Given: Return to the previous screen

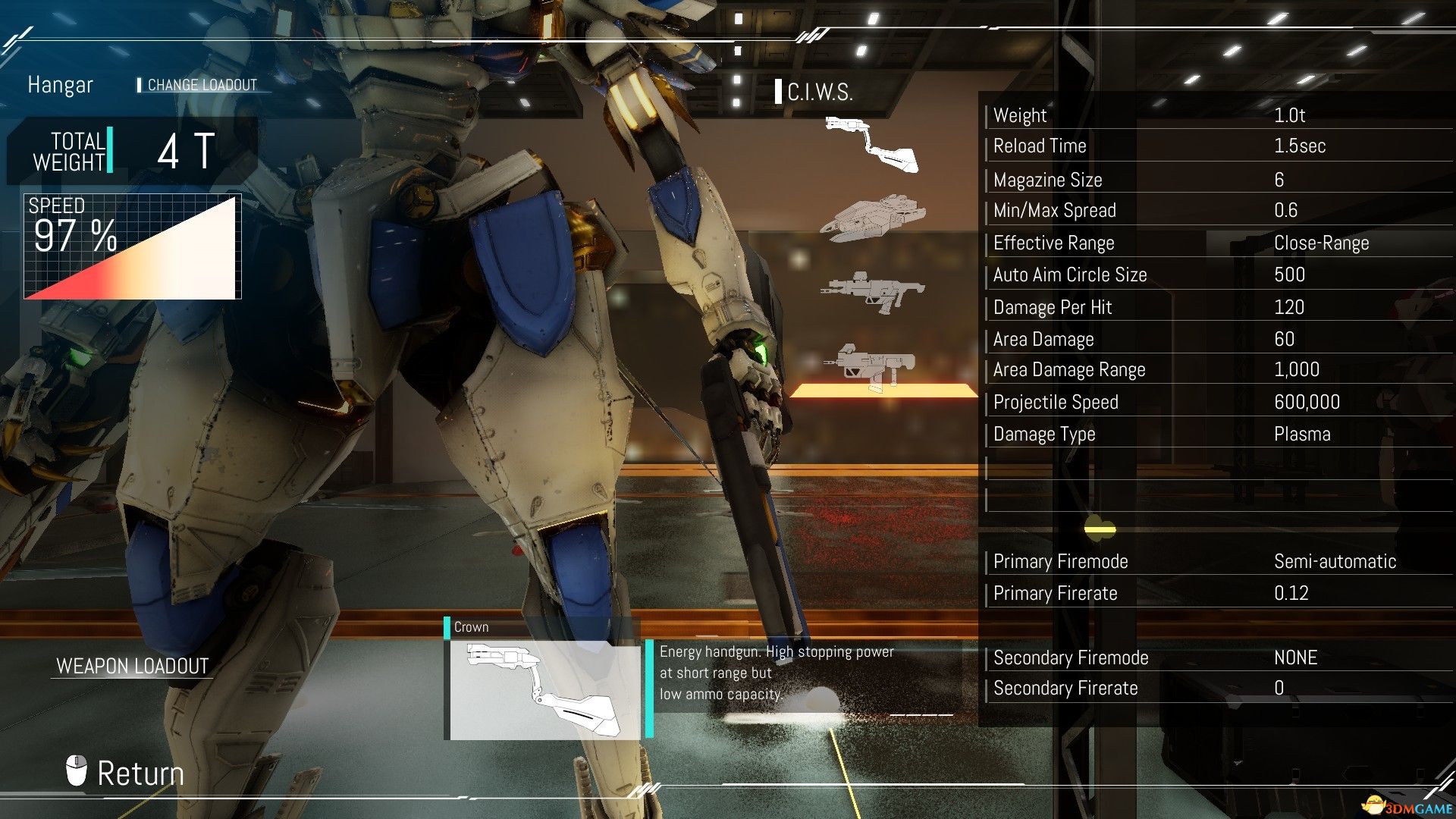Looking at the screenshot, I should click(x=126, y=773).
